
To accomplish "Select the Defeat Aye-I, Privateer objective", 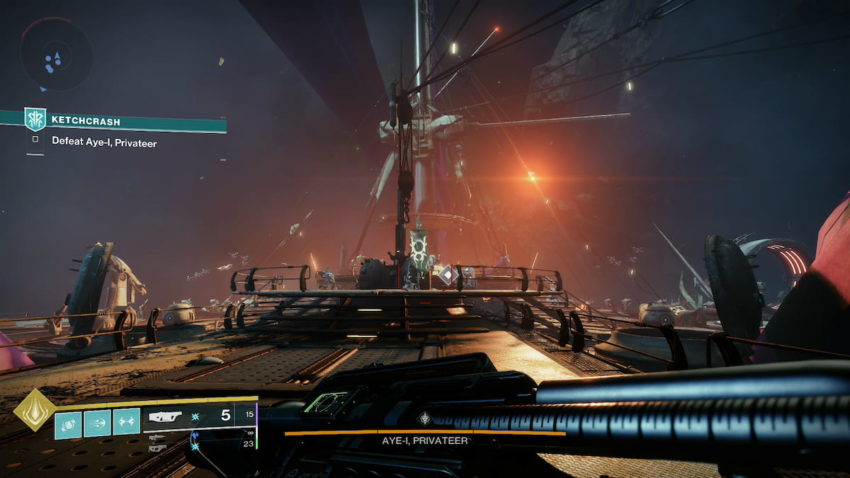I will pyautogui.click(x=104, y=142).
